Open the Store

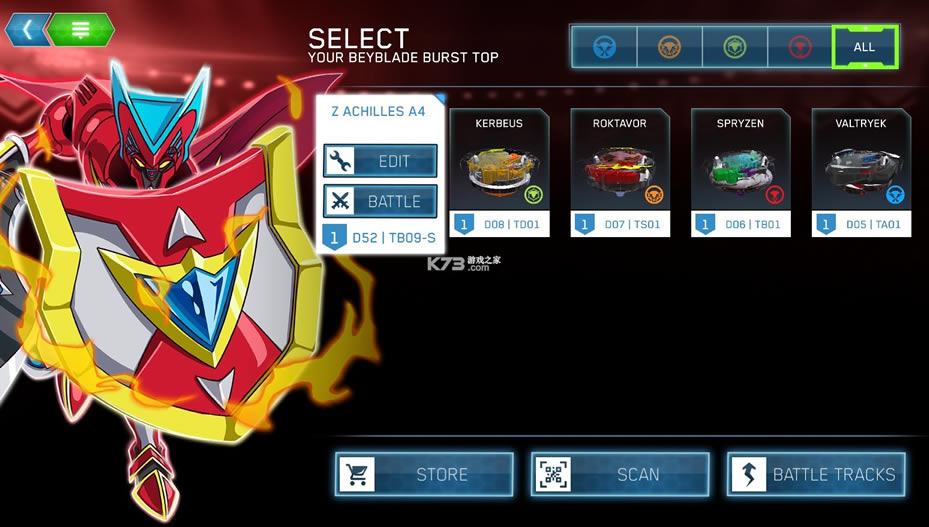click(x=424, y=474)
